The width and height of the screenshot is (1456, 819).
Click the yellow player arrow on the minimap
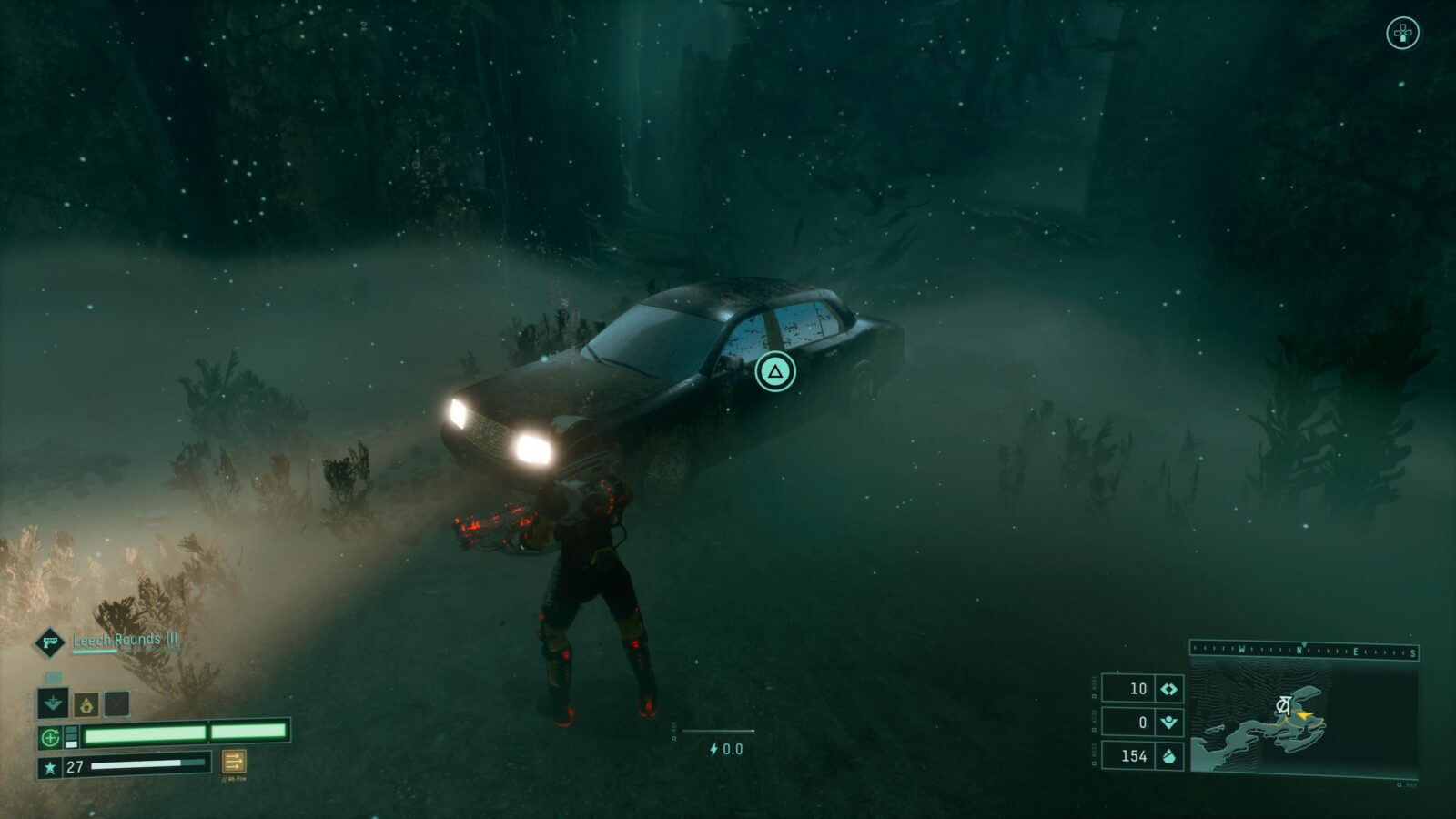pyautogui.click(x=1303, y=715)
